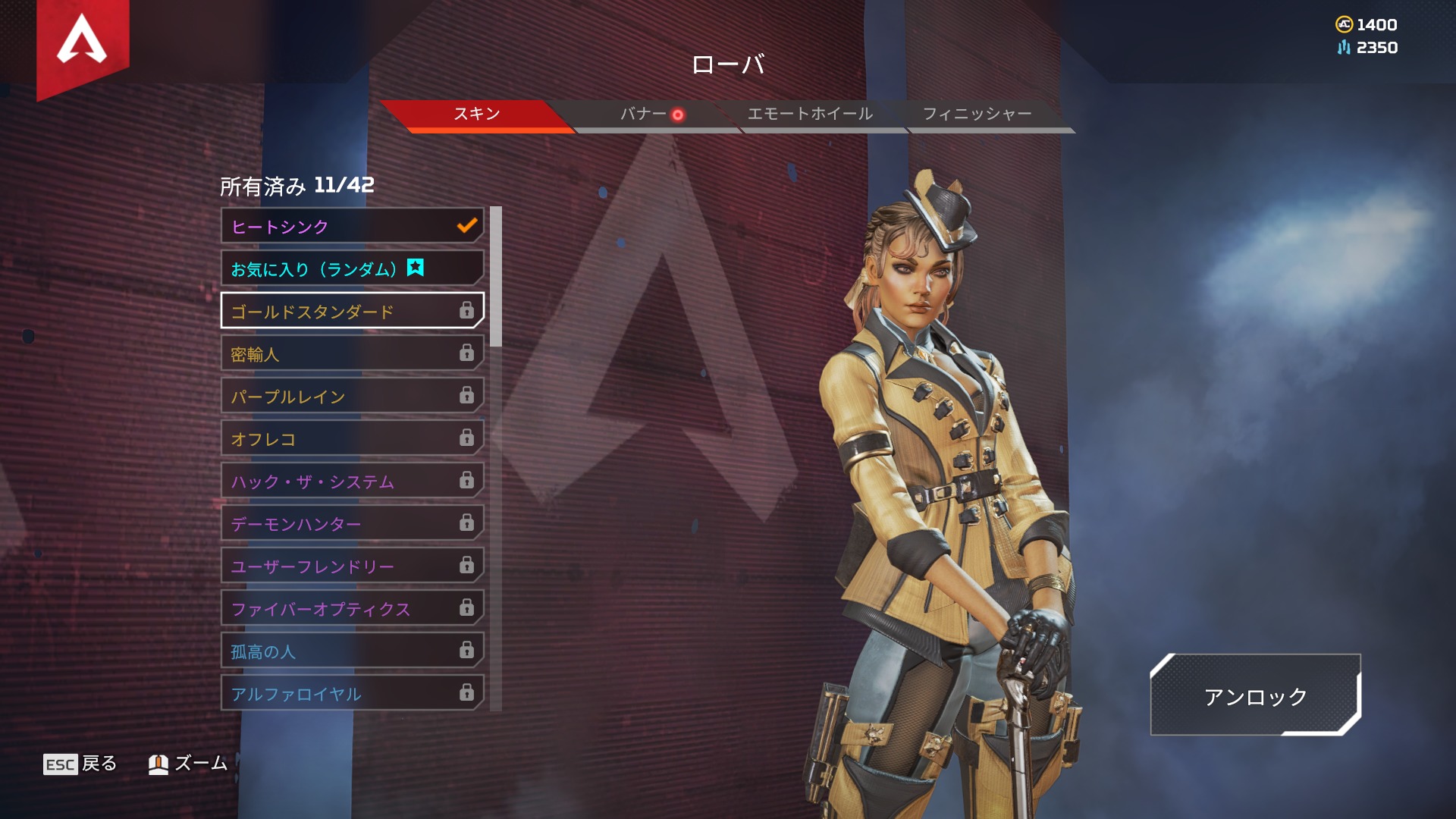Switch to the エモートホイール tab
Screen dimensions: 1456x819
[810, 114]
